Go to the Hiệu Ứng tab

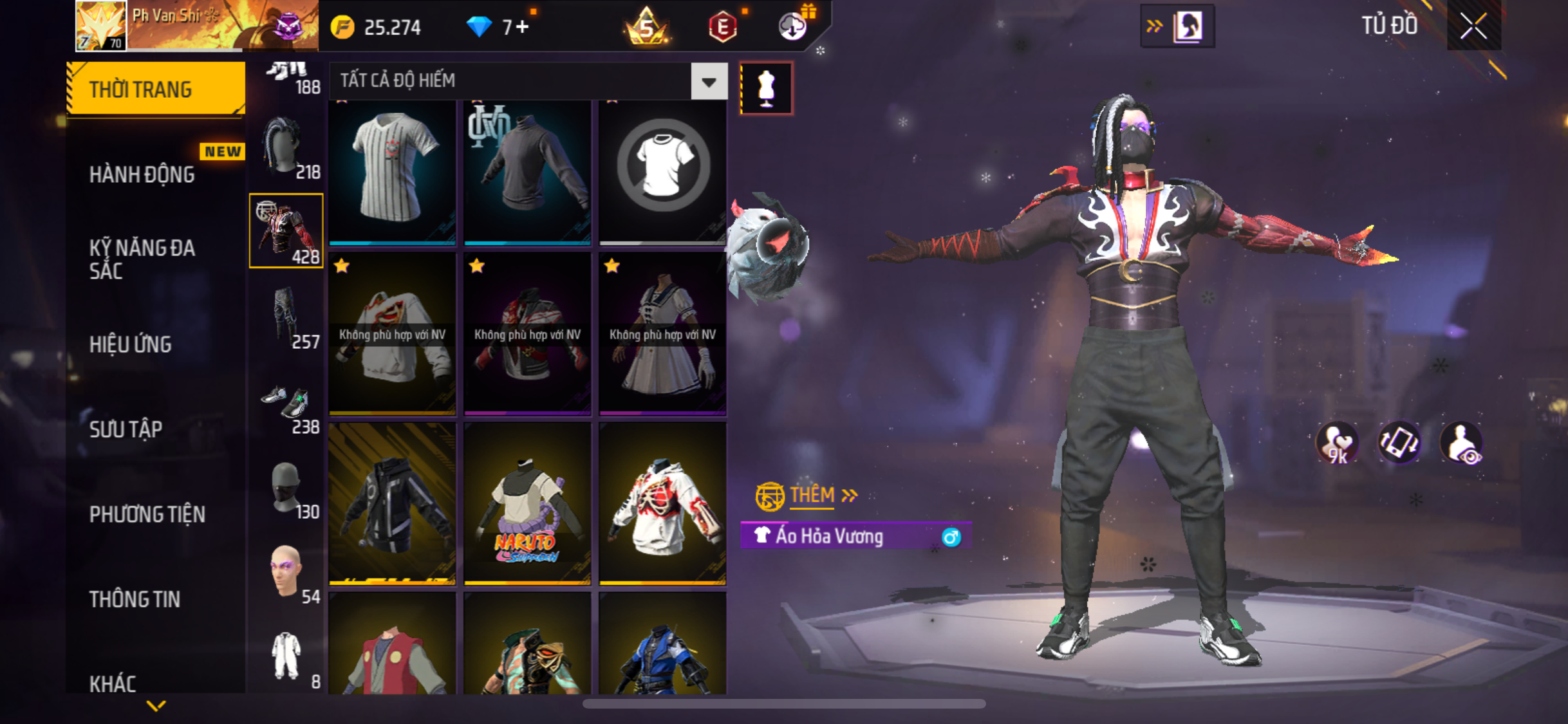[x=130, y=344]
